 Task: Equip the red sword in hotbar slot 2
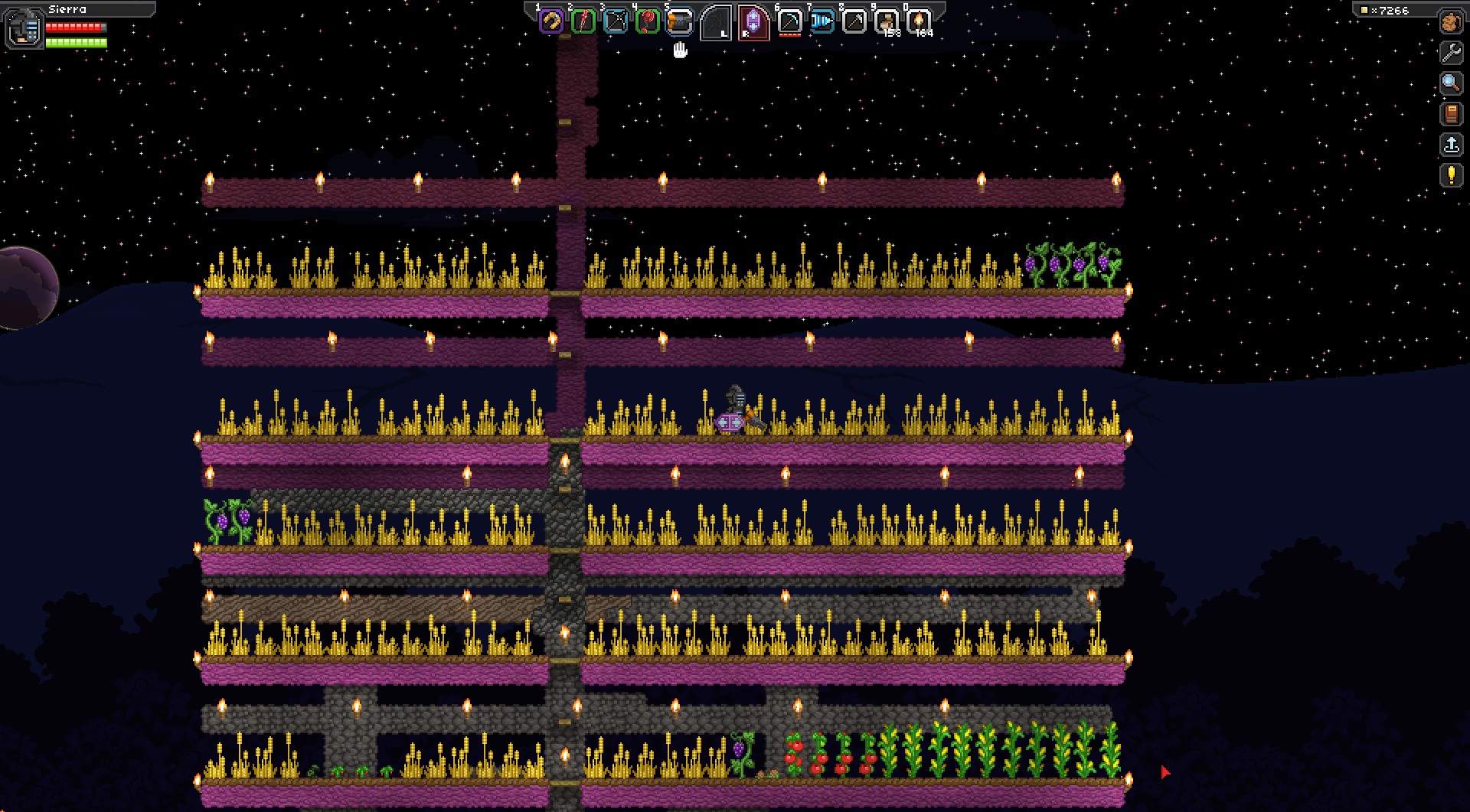click(583, 21)
